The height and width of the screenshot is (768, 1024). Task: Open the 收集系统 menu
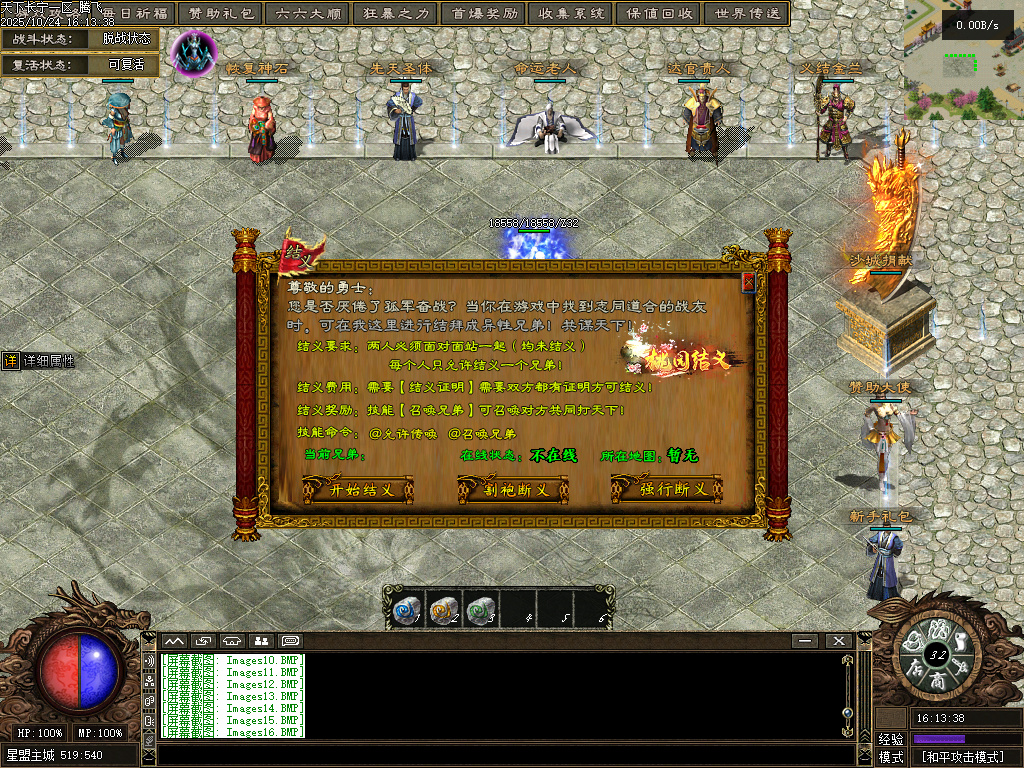pyautogui.click(x=571, y=14)
